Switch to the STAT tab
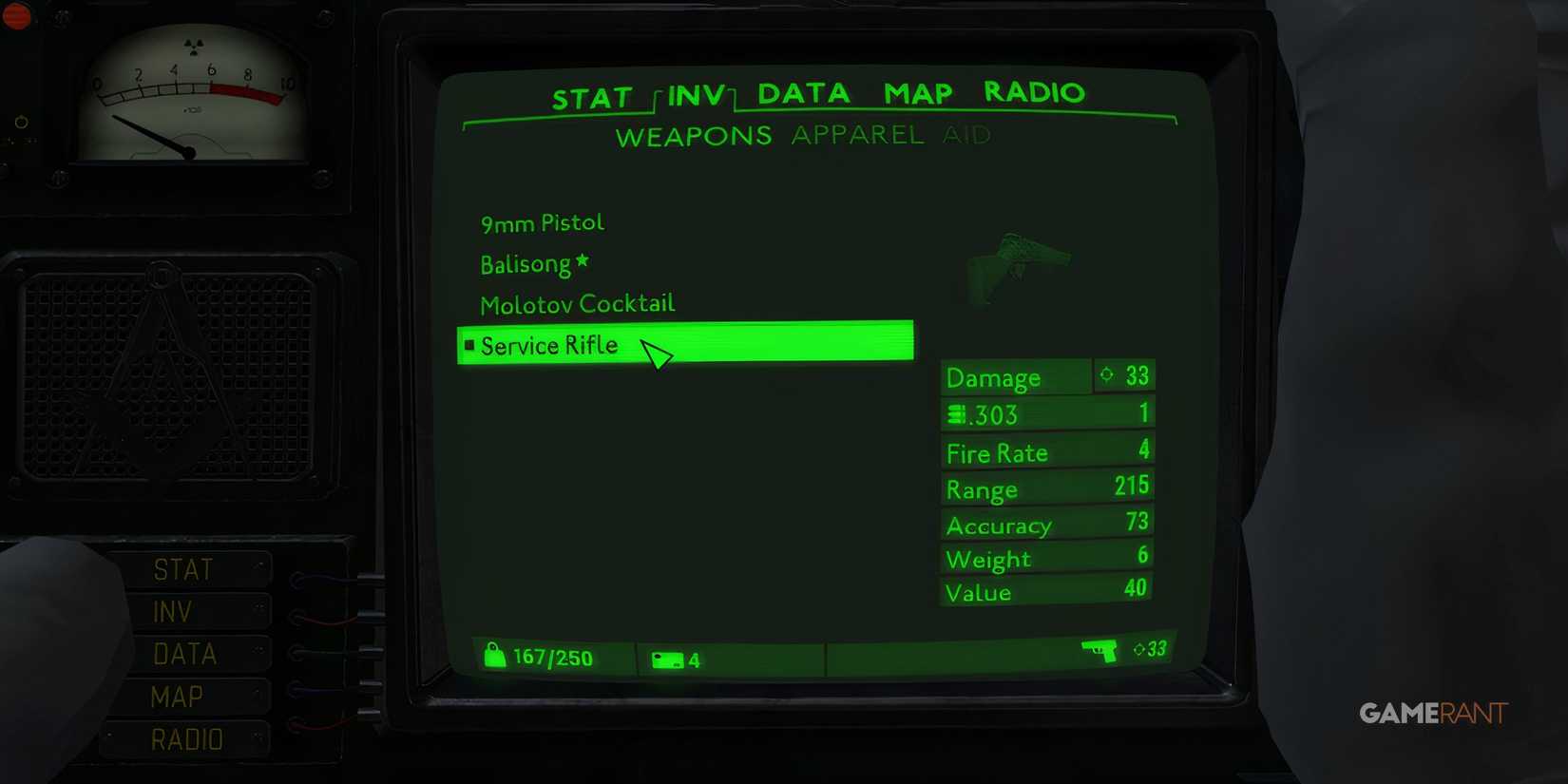This screenshot has width=1568, height=784. pyautogui.click(x=593, y=94)
